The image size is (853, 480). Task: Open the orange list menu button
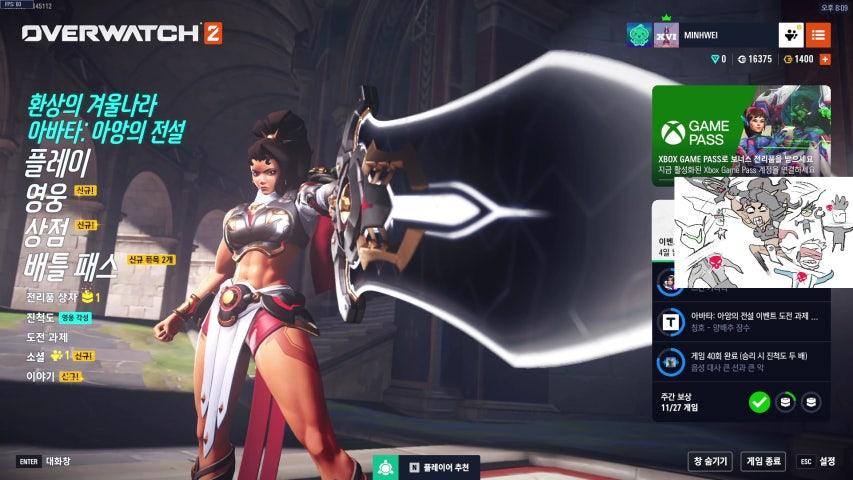(818, 35)
